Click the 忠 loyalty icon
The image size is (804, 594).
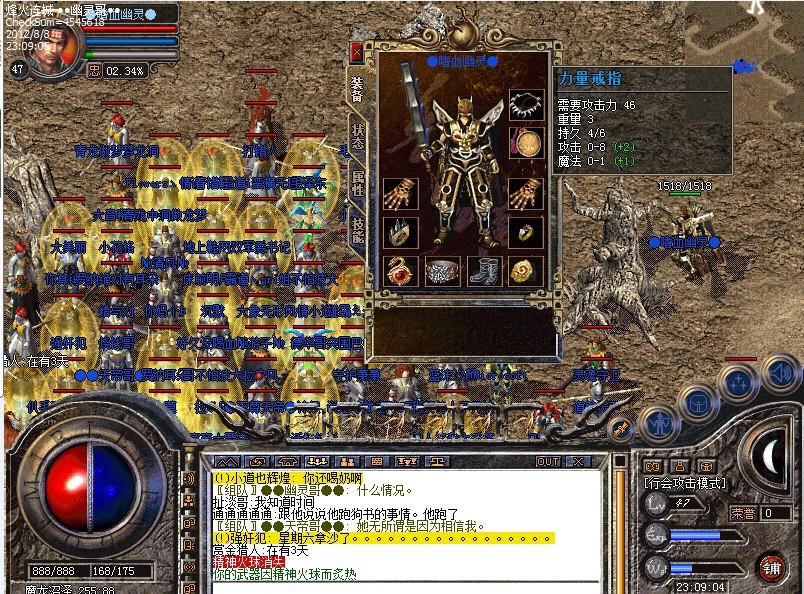point(94,71)
